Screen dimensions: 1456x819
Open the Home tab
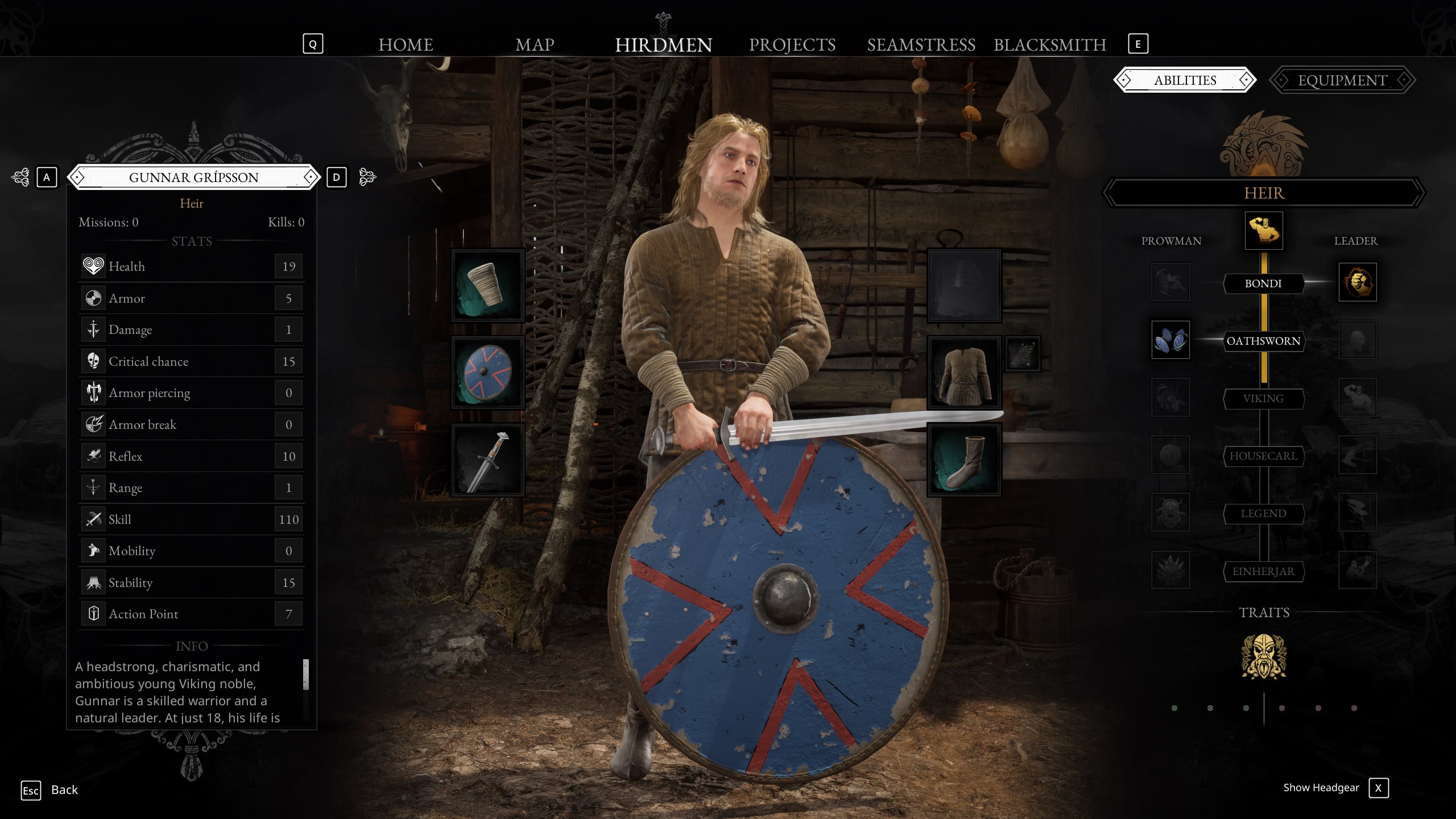(406, 44)
